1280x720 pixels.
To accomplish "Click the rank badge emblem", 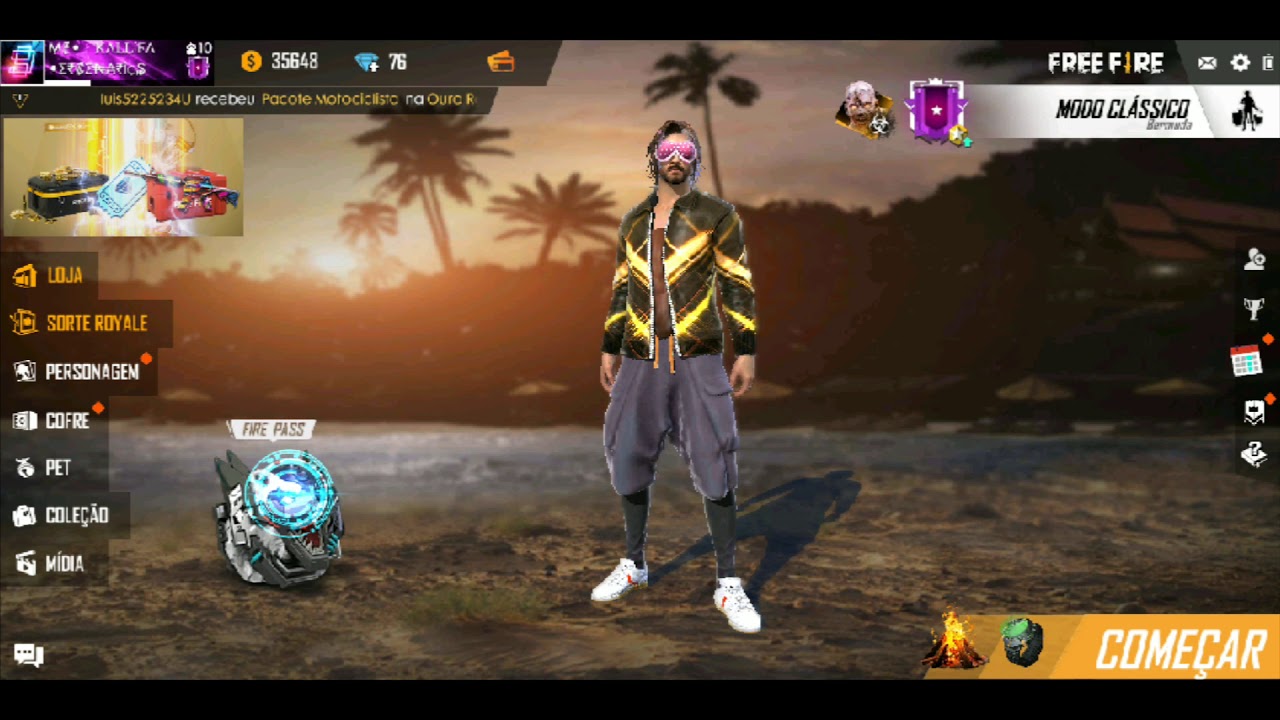I will coord(936,110).
